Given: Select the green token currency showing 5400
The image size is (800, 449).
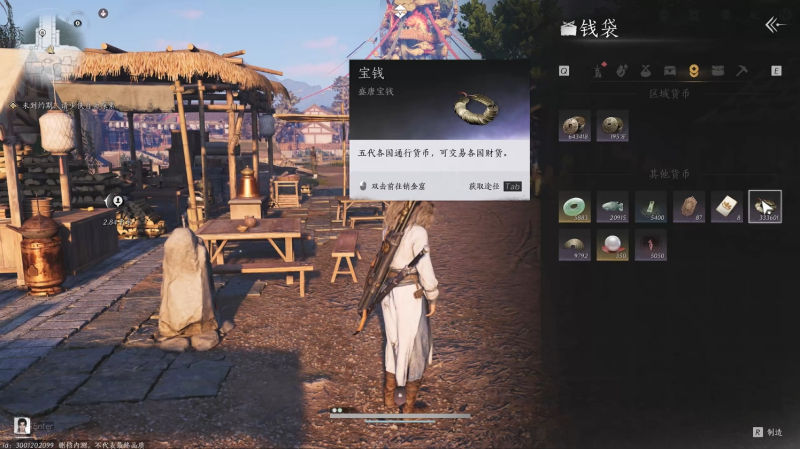Looking at the screenshot, I should [650, 207].
